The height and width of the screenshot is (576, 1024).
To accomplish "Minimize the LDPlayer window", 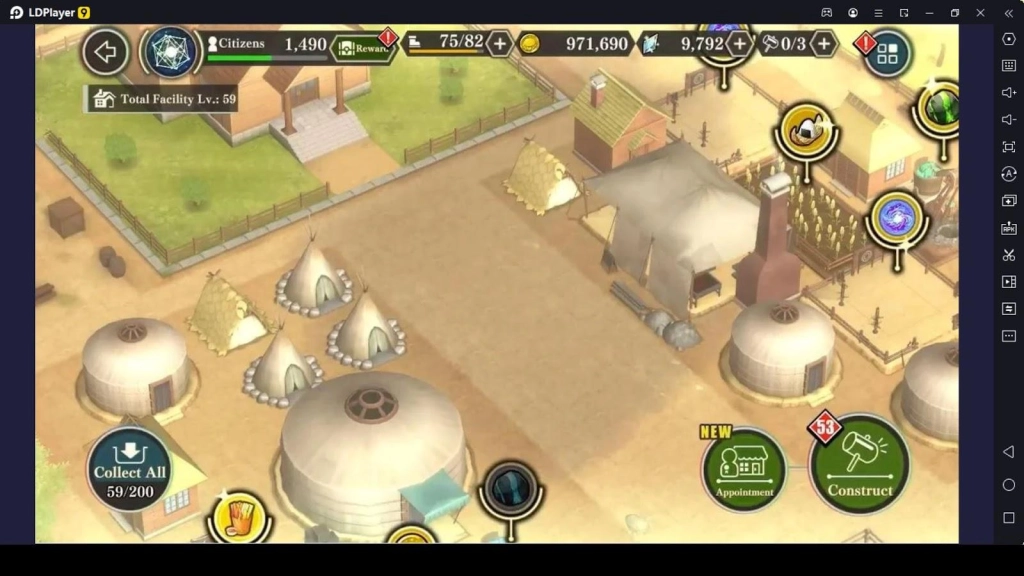I will click(x=929, y=12).
